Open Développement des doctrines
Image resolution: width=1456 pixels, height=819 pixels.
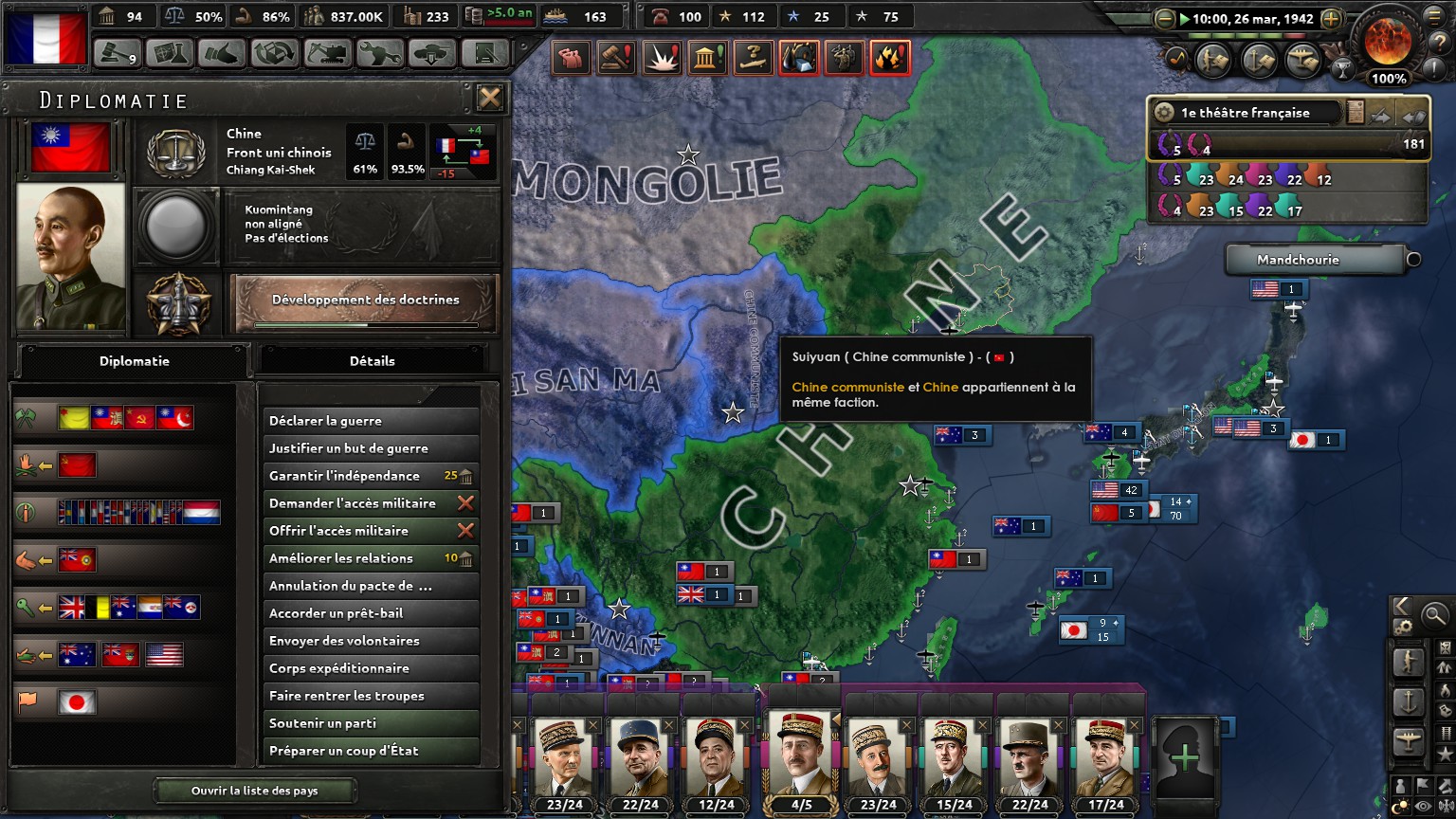(x=365, y=301)
